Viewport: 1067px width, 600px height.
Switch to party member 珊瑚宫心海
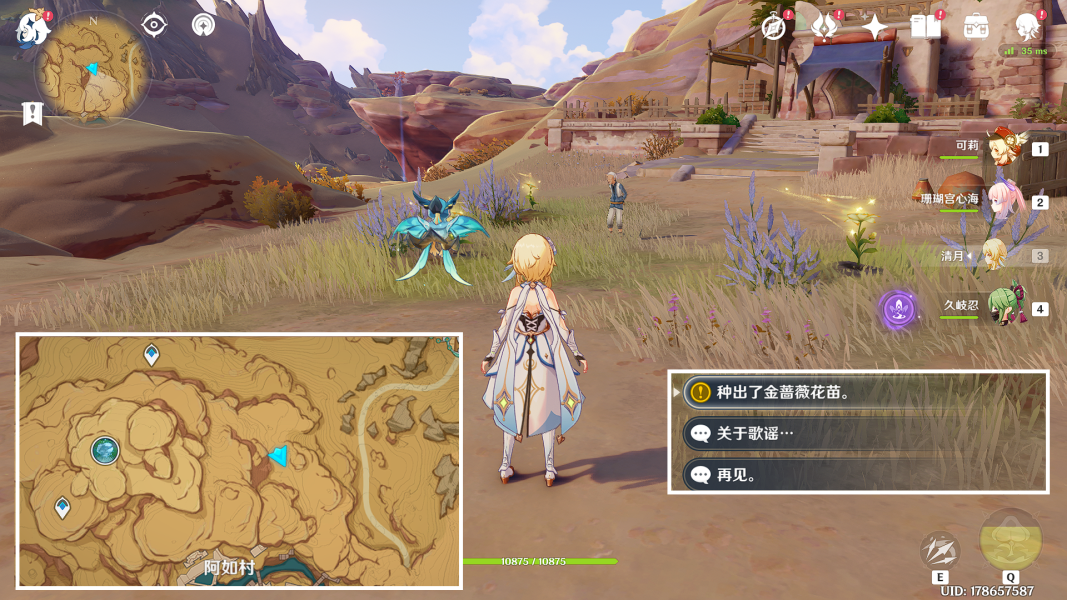click(x=1001, y=201)
